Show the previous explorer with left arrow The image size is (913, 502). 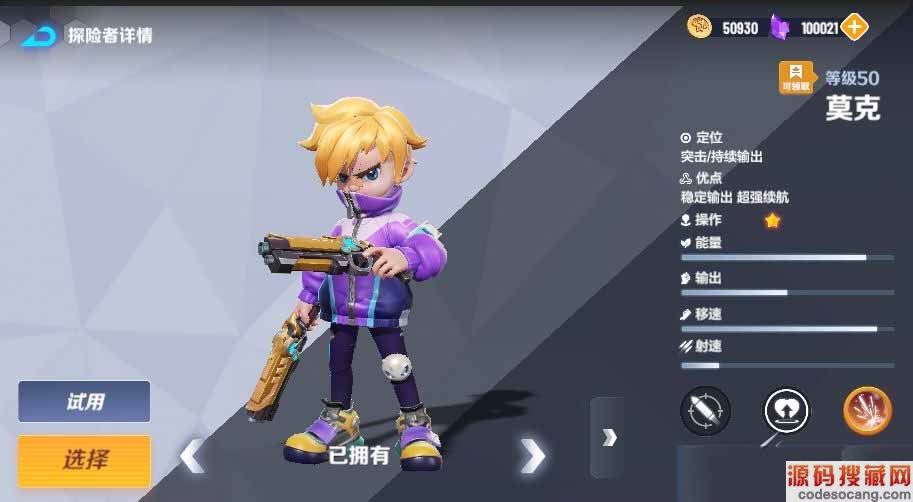point(191,456)
